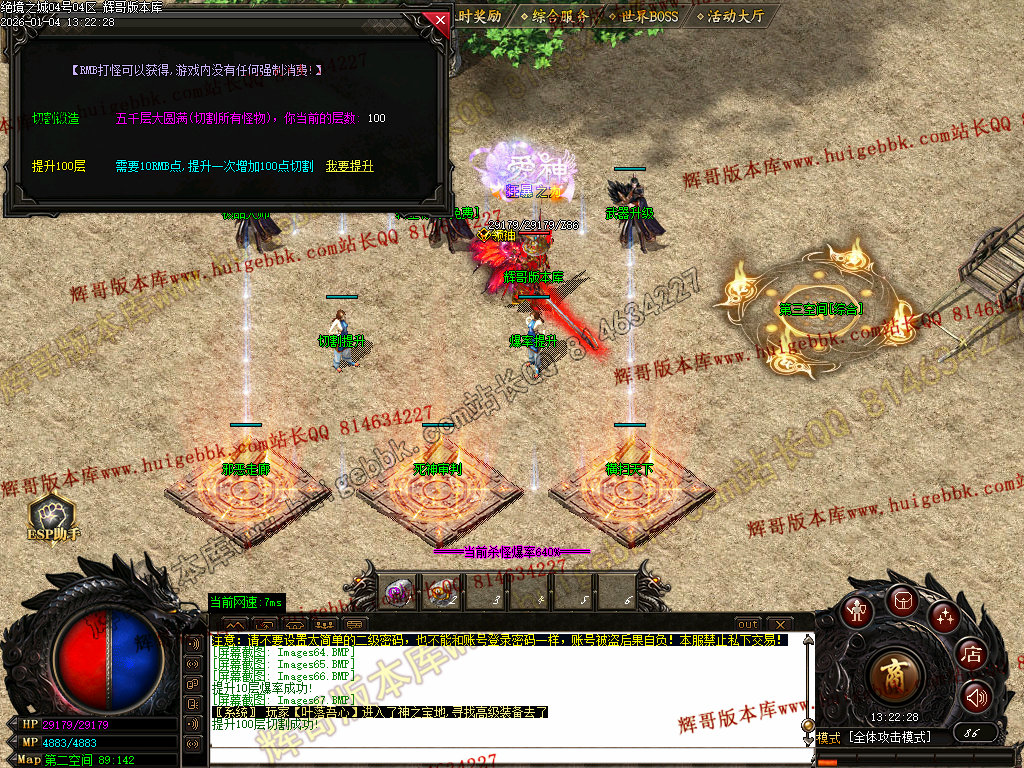This screenshot has height=768, width=1024.
Task: Use the item in hotbar slot 1
Action: tap(397, 592)
